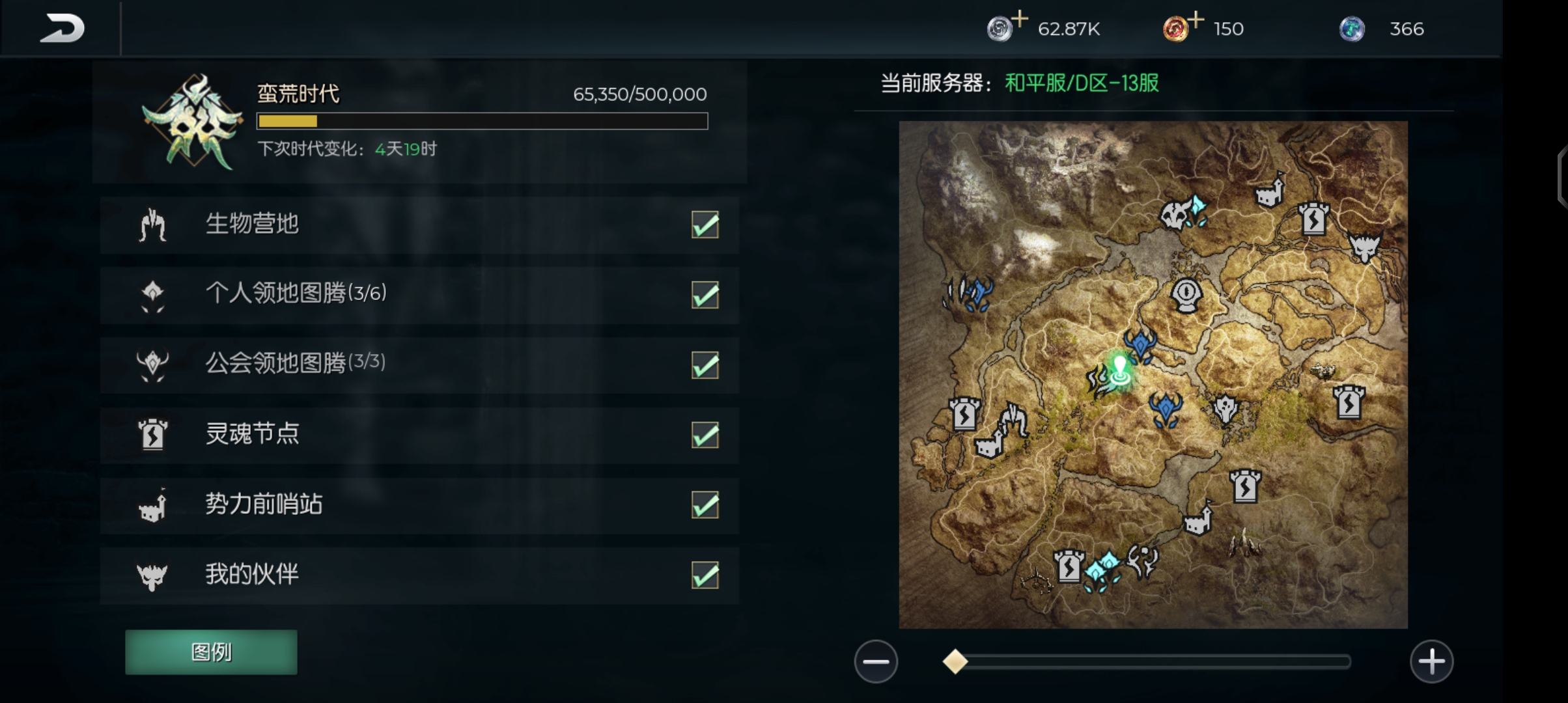Open the 图例 legend

click(211, 652)
